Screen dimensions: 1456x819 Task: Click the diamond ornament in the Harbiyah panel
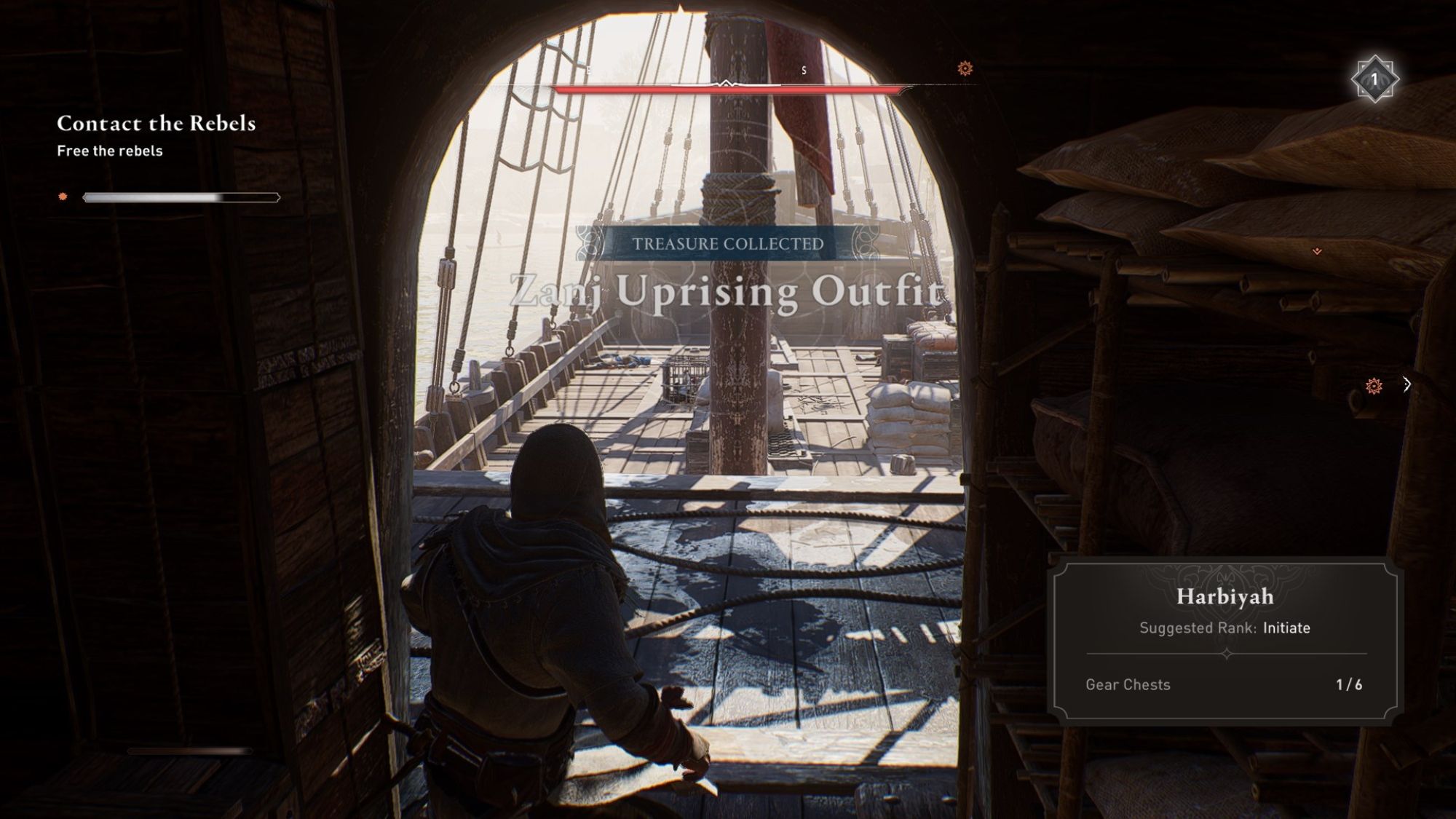(x=1225, y=654)
